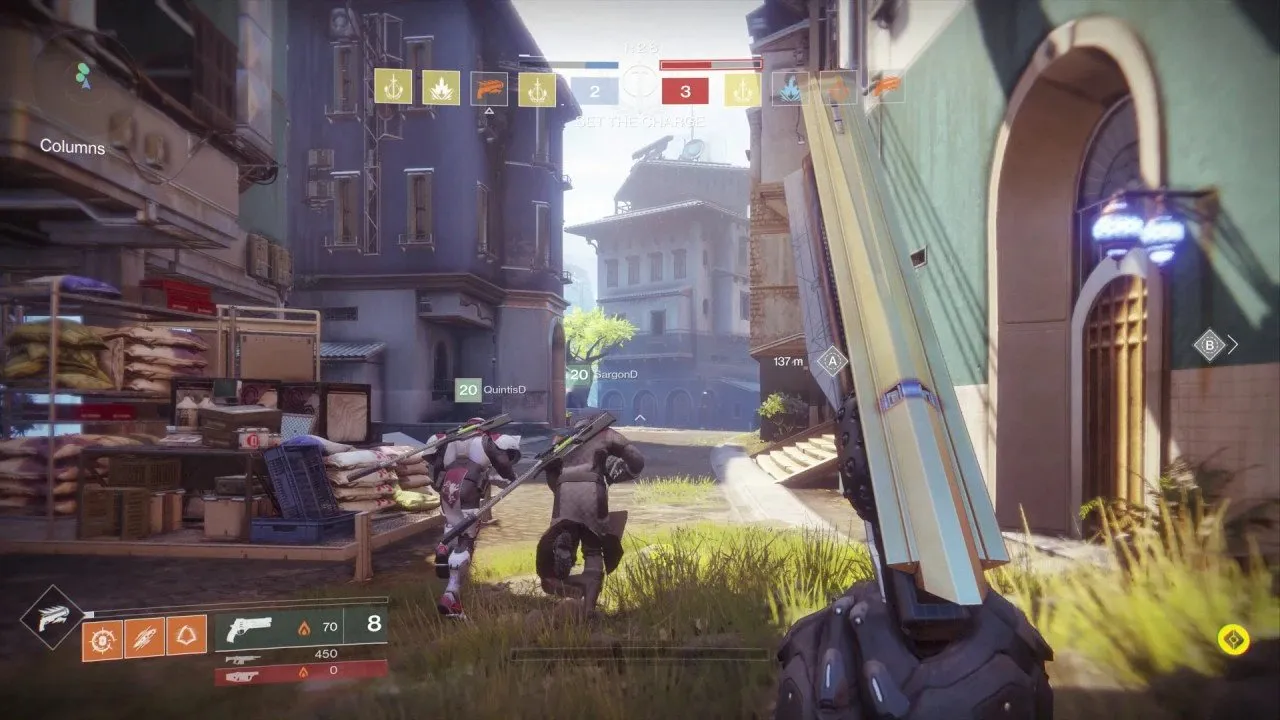Select the equipped hand cannon weapon slot
Screen dimensions: 1280x720
pyautogui.click(x=301, y=628)
